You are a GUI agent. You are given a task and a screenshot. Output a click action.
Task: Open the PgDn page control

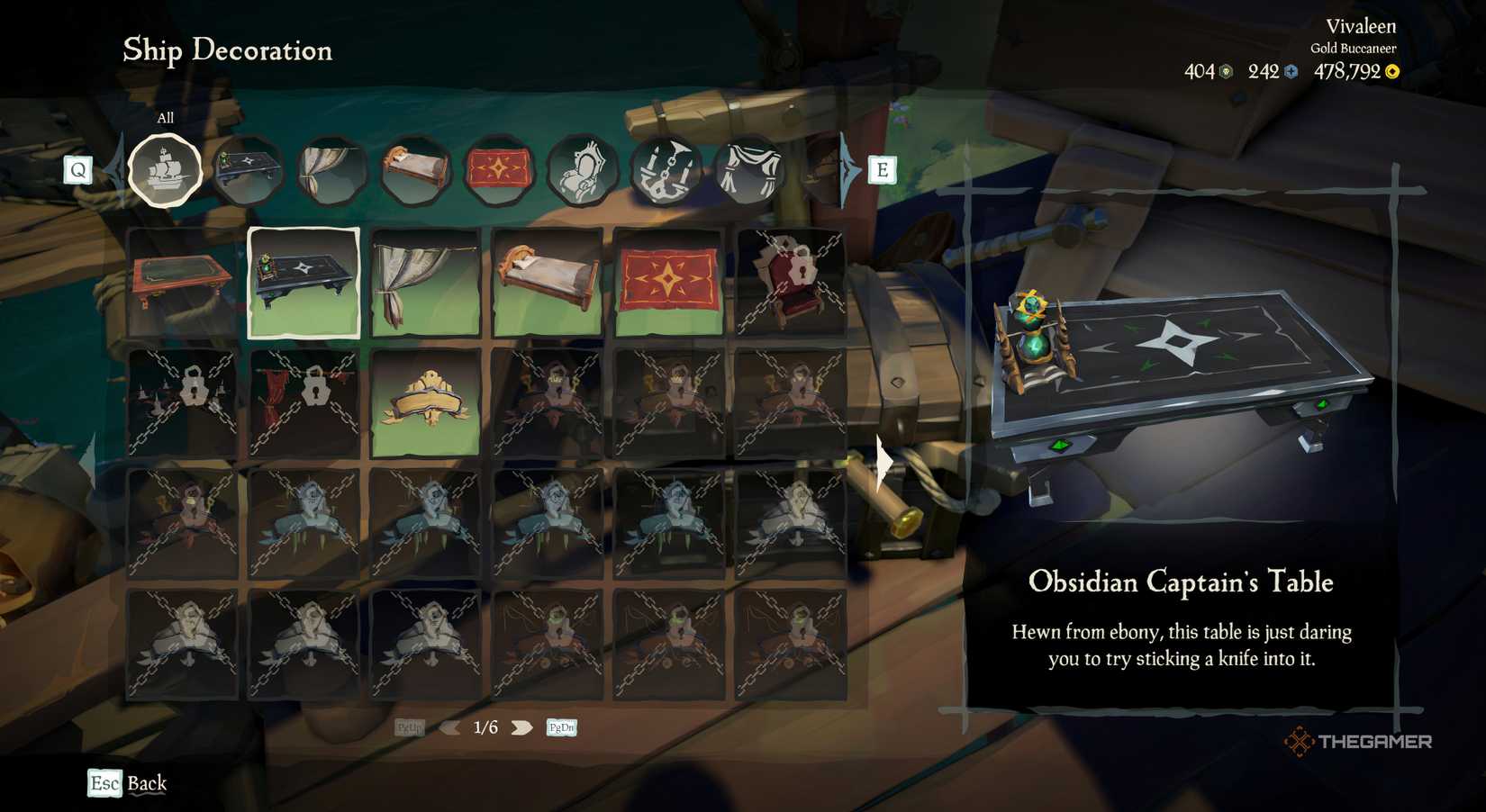click(560, 726)
